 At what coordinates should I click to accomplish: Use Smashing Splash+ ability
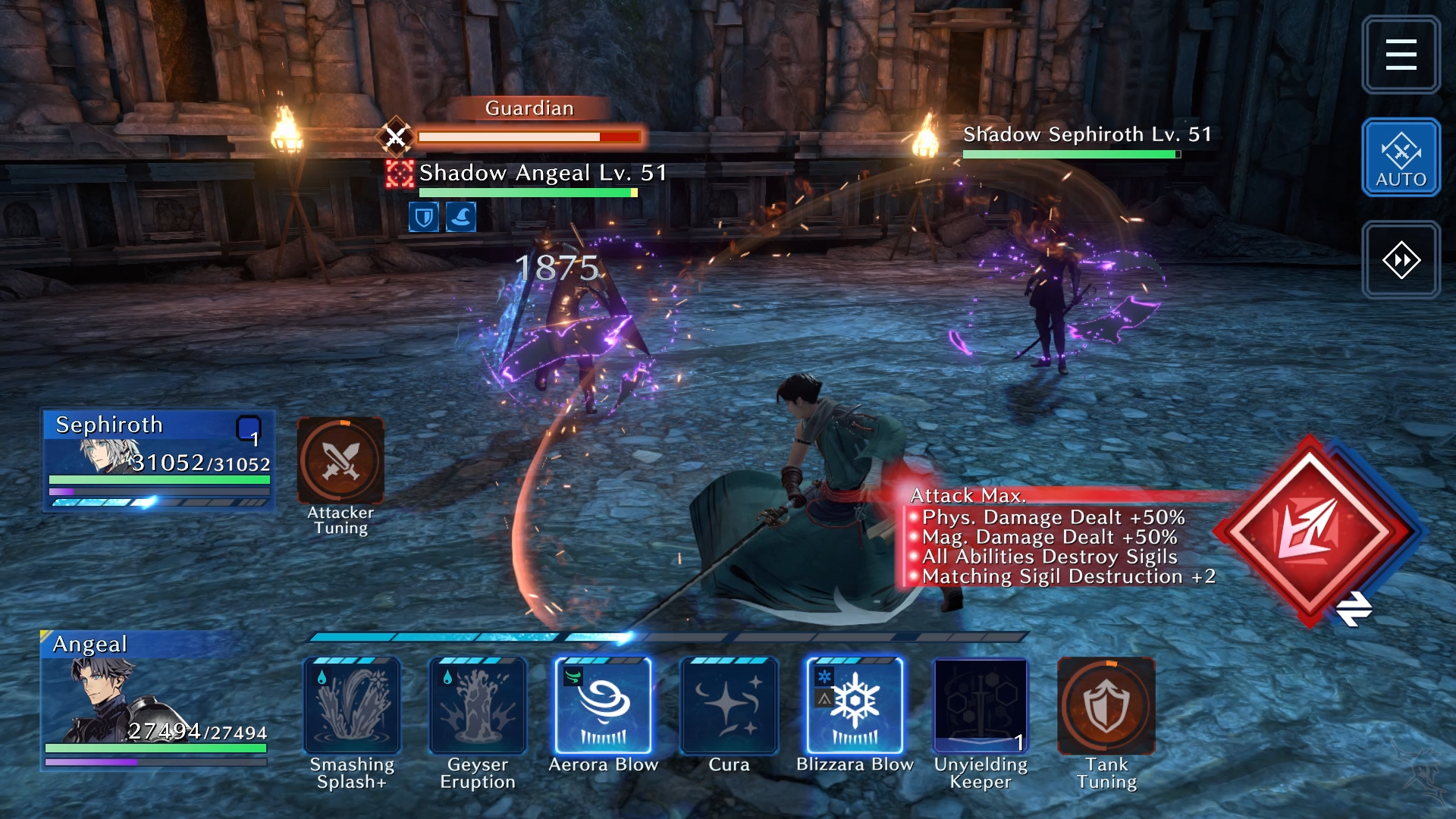(x=352, y=707)
